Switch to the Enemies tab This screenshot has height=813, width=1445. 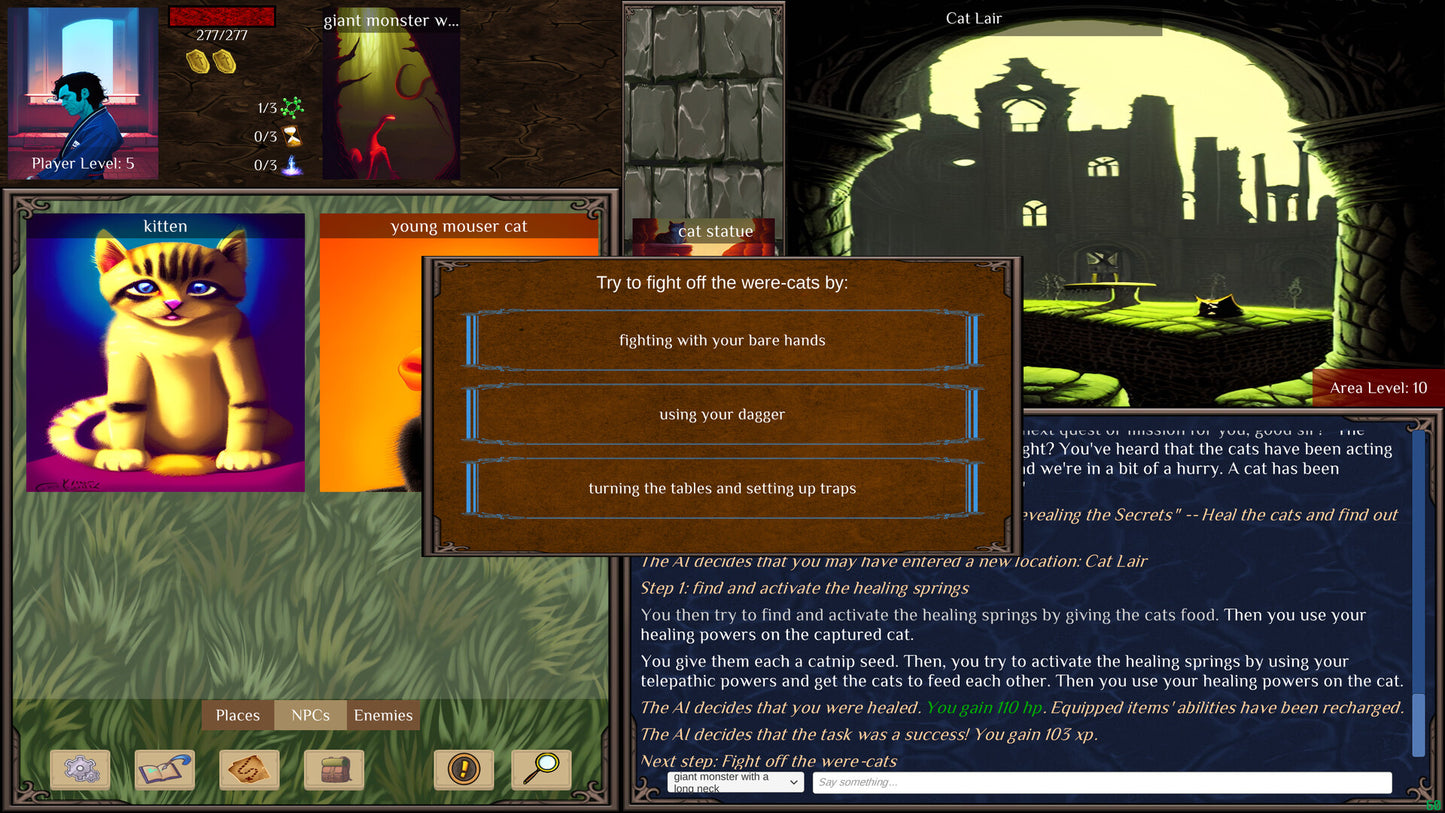click(x=384, y=715)
